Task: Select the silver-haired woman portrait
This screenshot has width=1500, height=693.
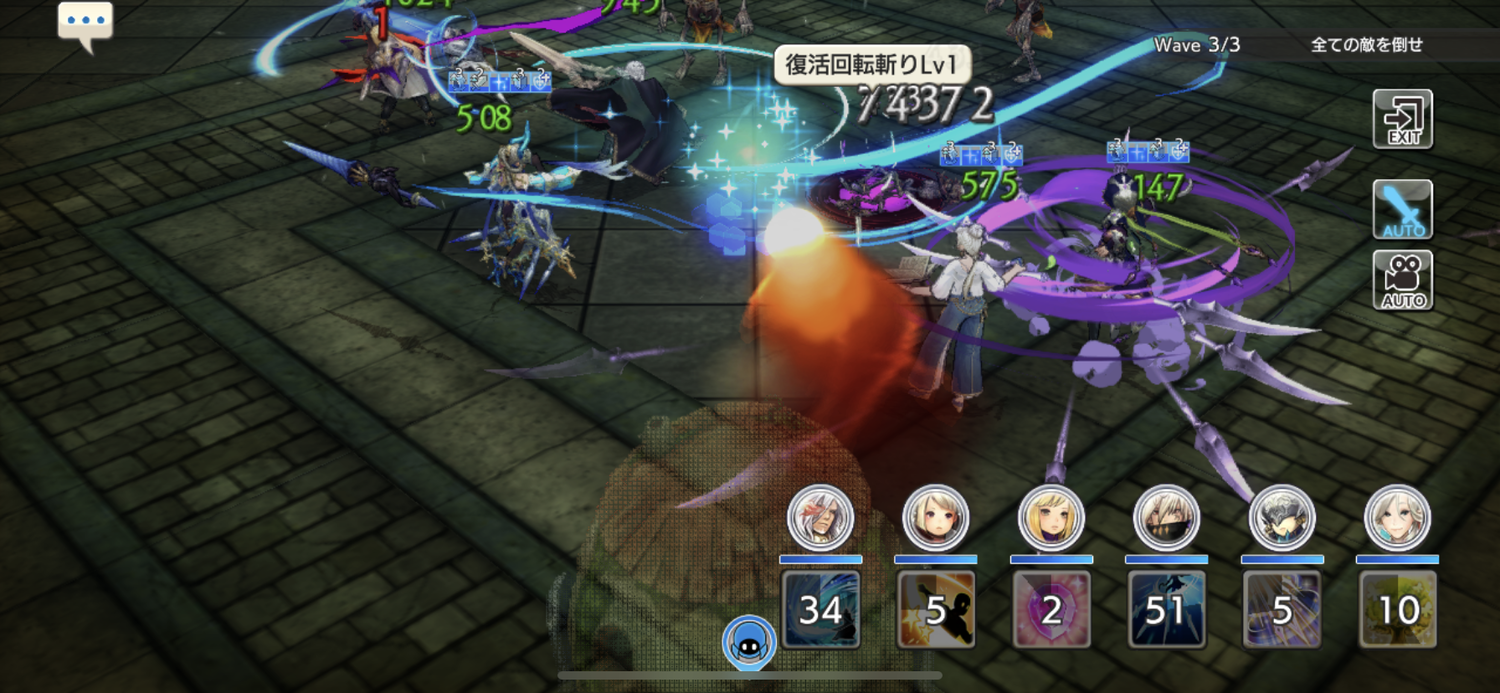Action: 1398,517
